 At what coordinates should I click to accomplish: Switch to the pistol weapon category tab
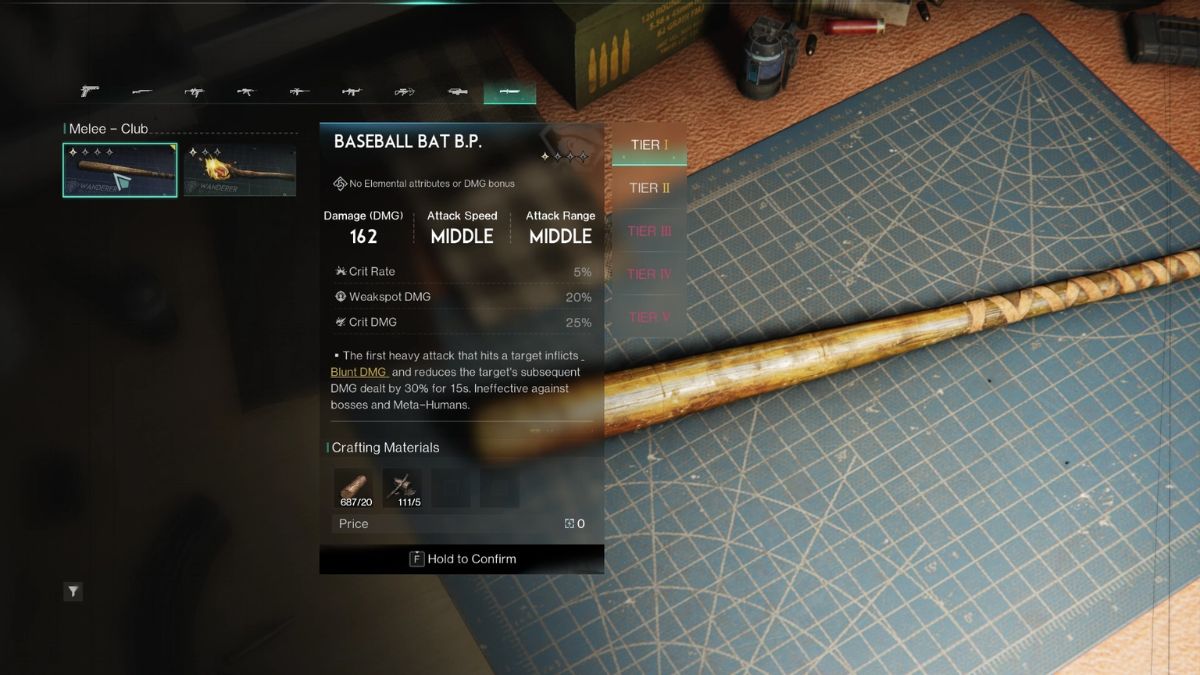tap(90, 92)
